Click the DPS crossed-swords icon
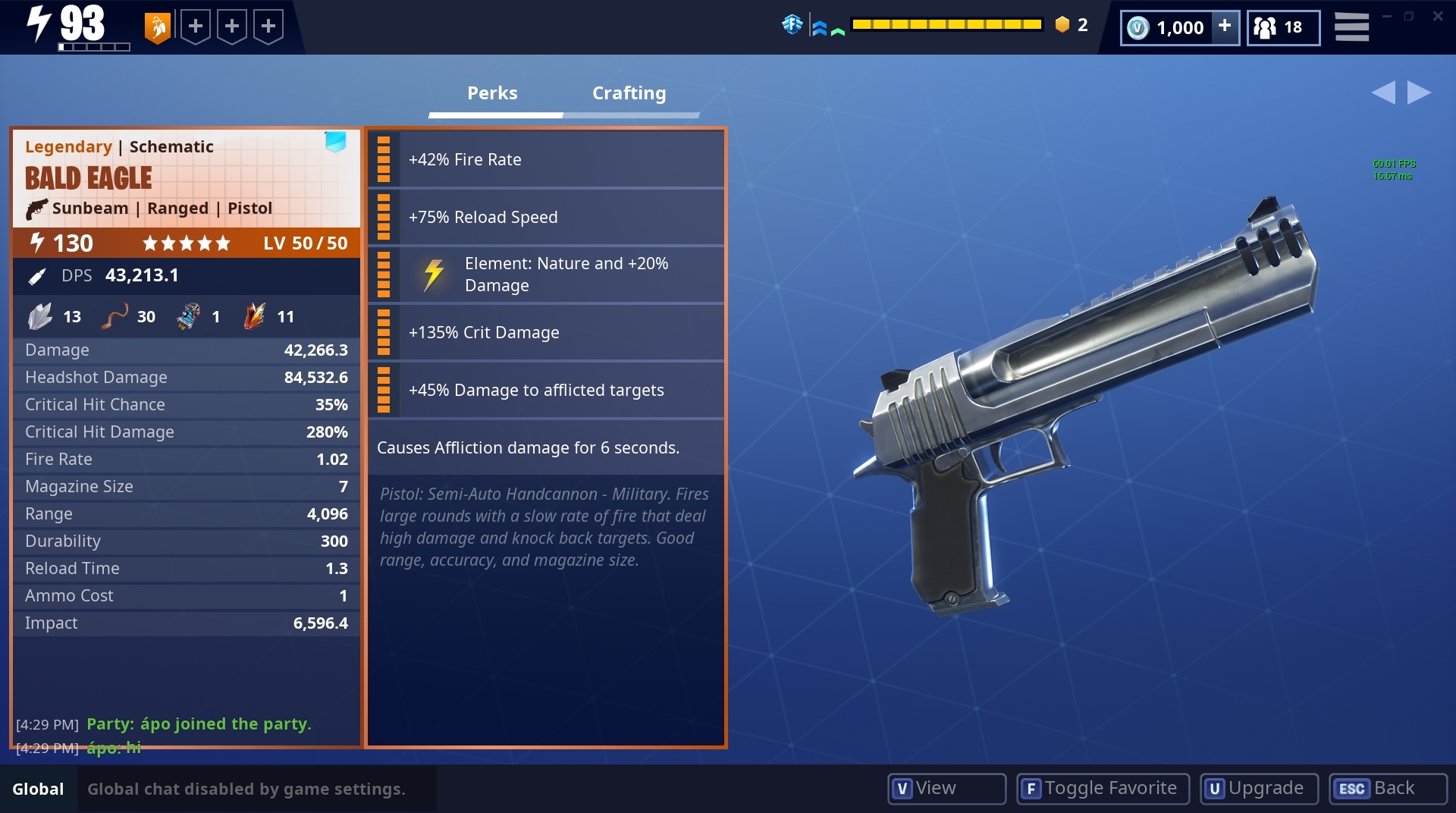The height and width of the screenshot is (813, 1456). click(x=36, y=275)
